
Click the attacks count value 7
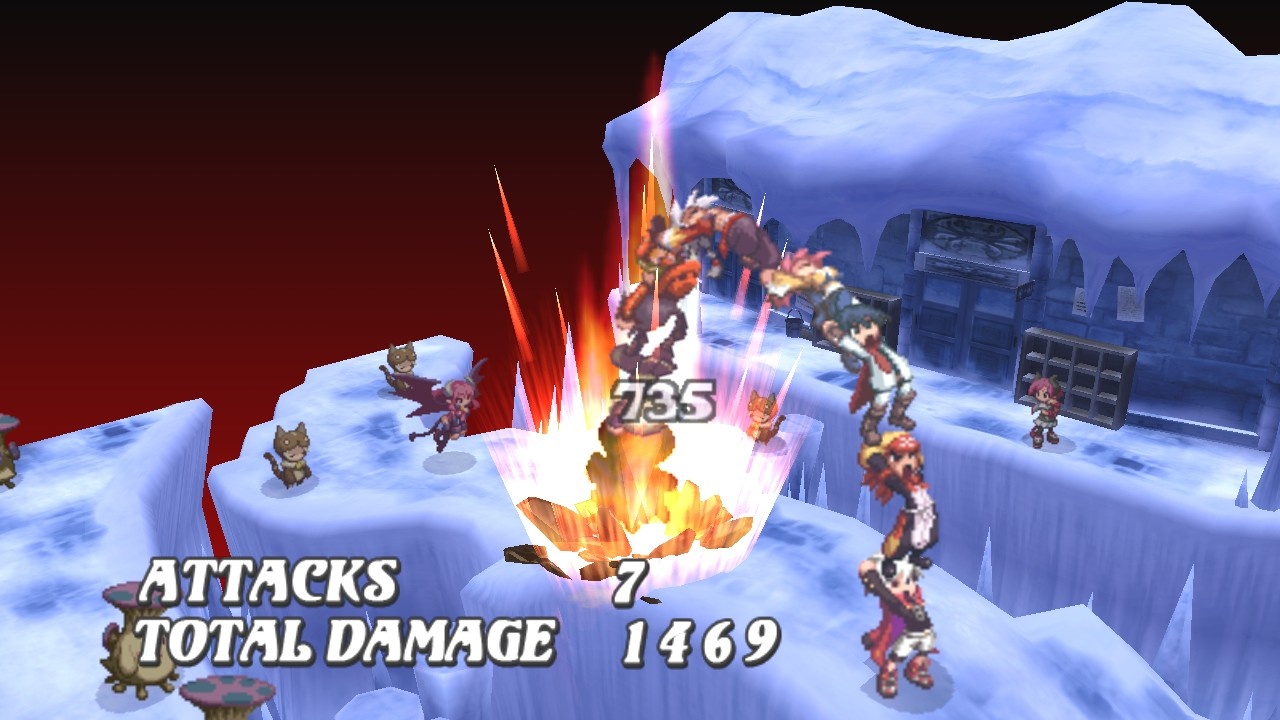tap(630, 580)
